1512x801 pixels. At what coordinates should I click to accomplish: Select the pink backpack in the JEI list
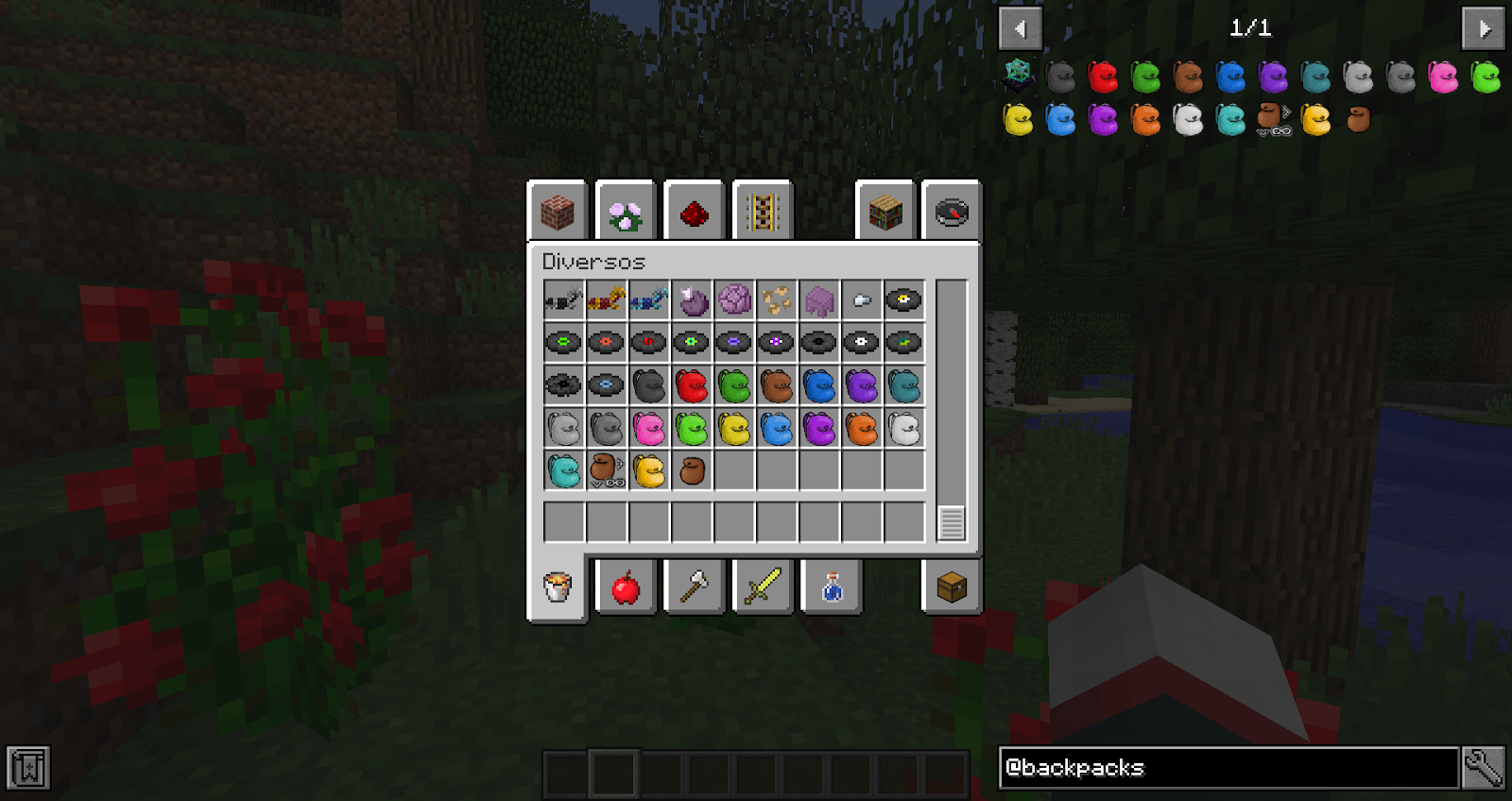(x=1444, y=78)
